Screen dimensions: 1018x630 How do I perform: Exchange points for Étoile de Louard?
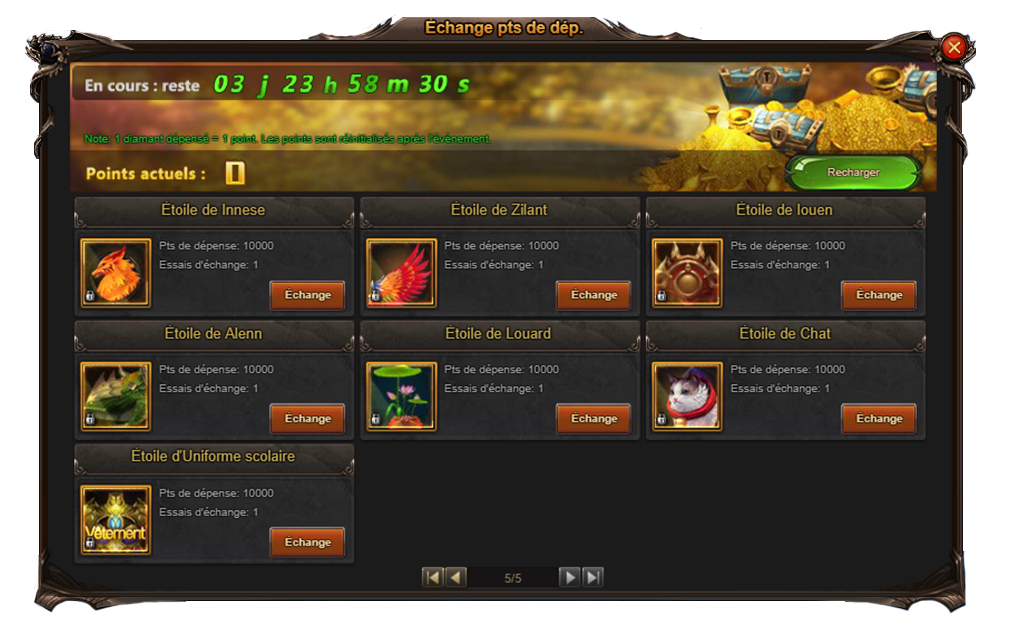pyautogui.click(x=593, y=419)
